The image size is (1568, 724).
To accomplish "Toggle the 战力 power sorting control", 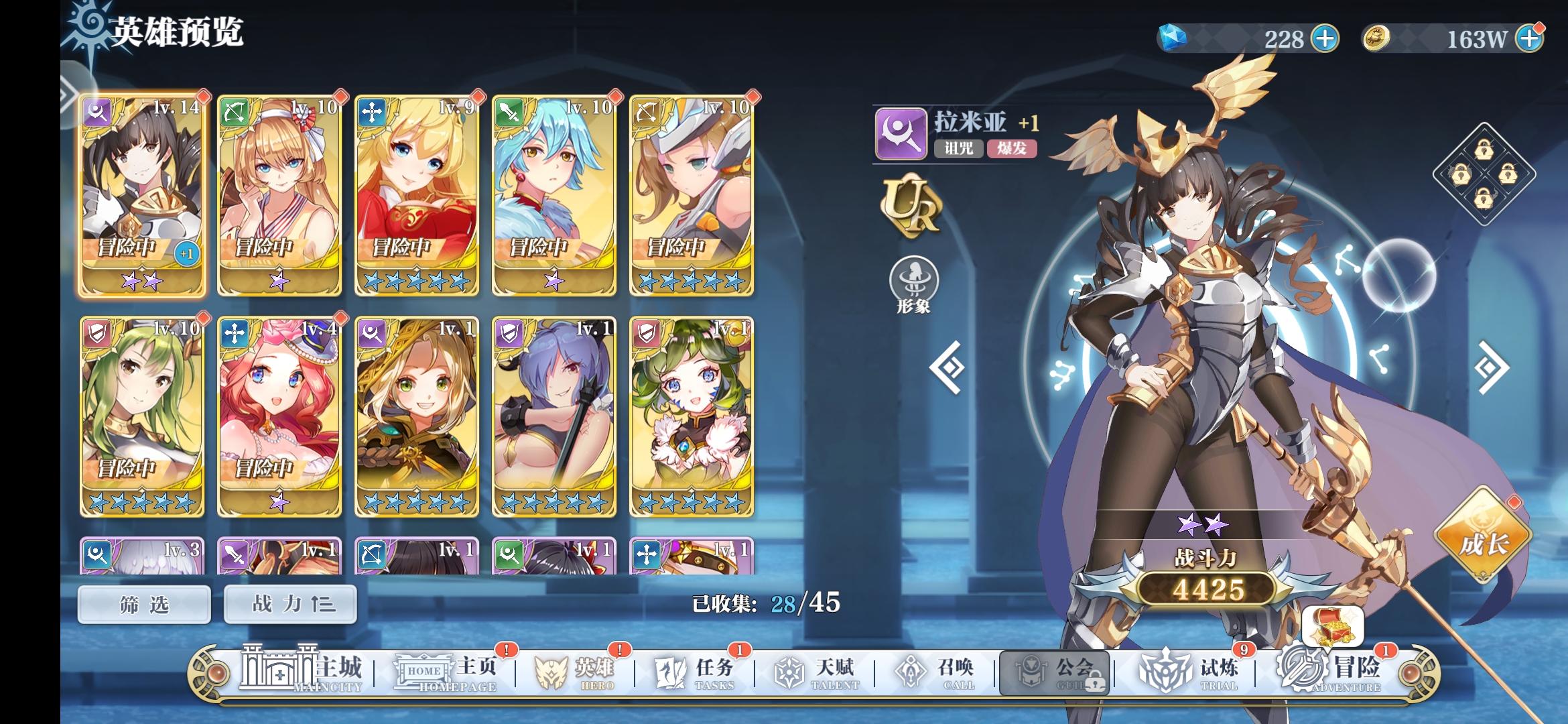I will click(289, 603).
